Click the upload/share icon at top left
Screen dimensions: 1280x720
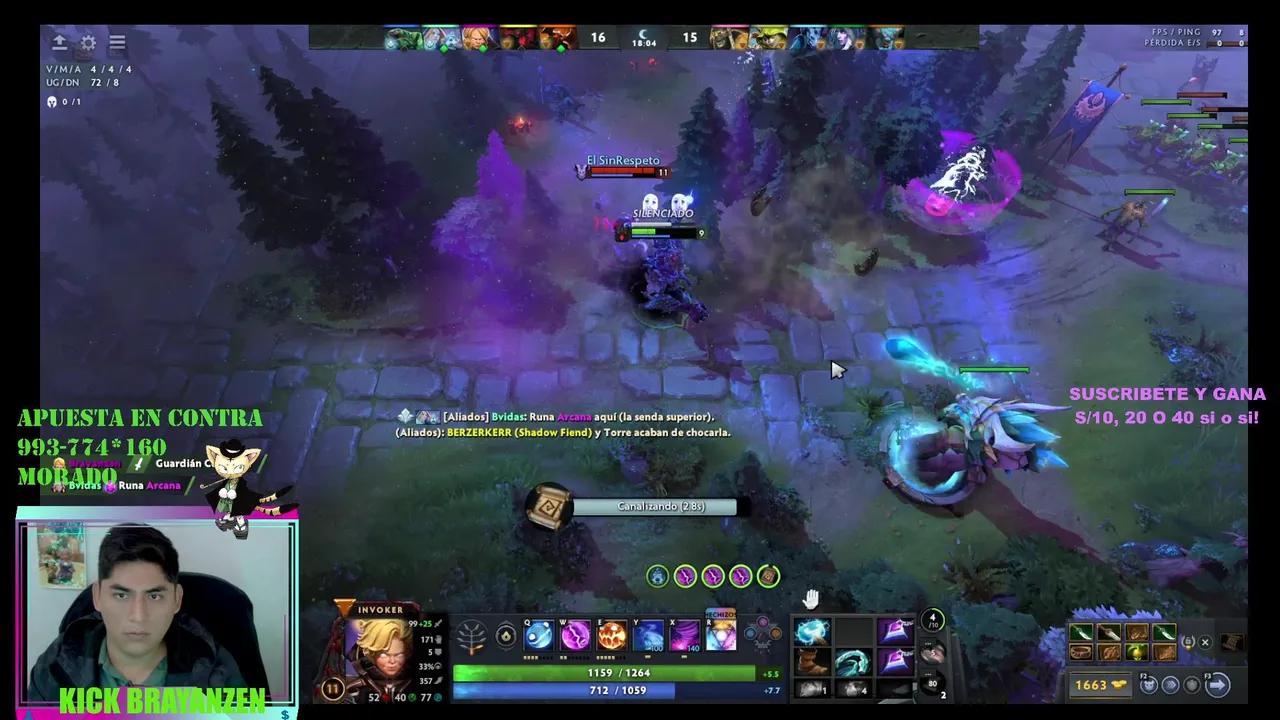click(59, 42)
